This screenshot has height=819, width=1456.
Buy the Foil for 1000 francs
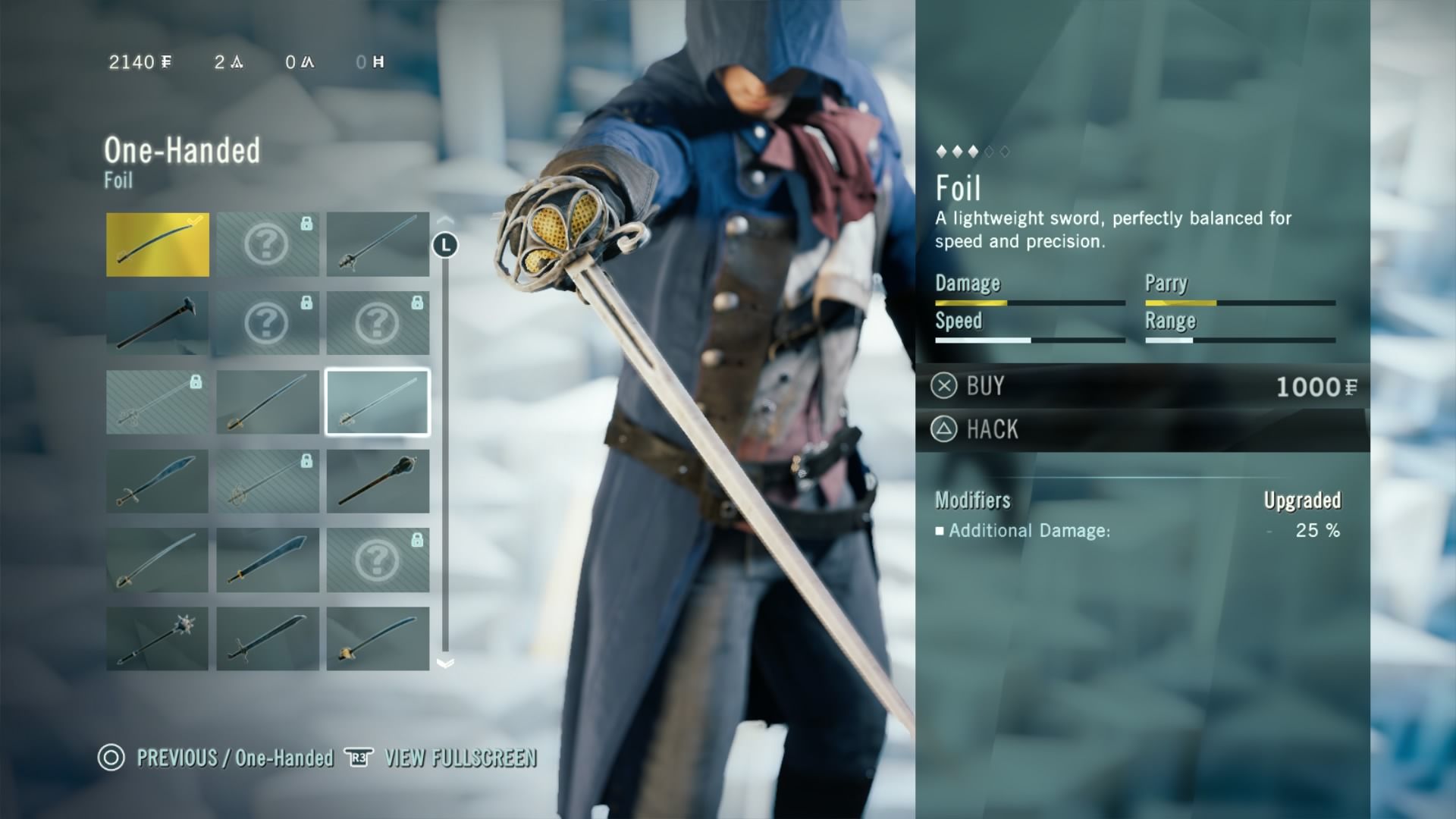click(x=1142, y=387)
